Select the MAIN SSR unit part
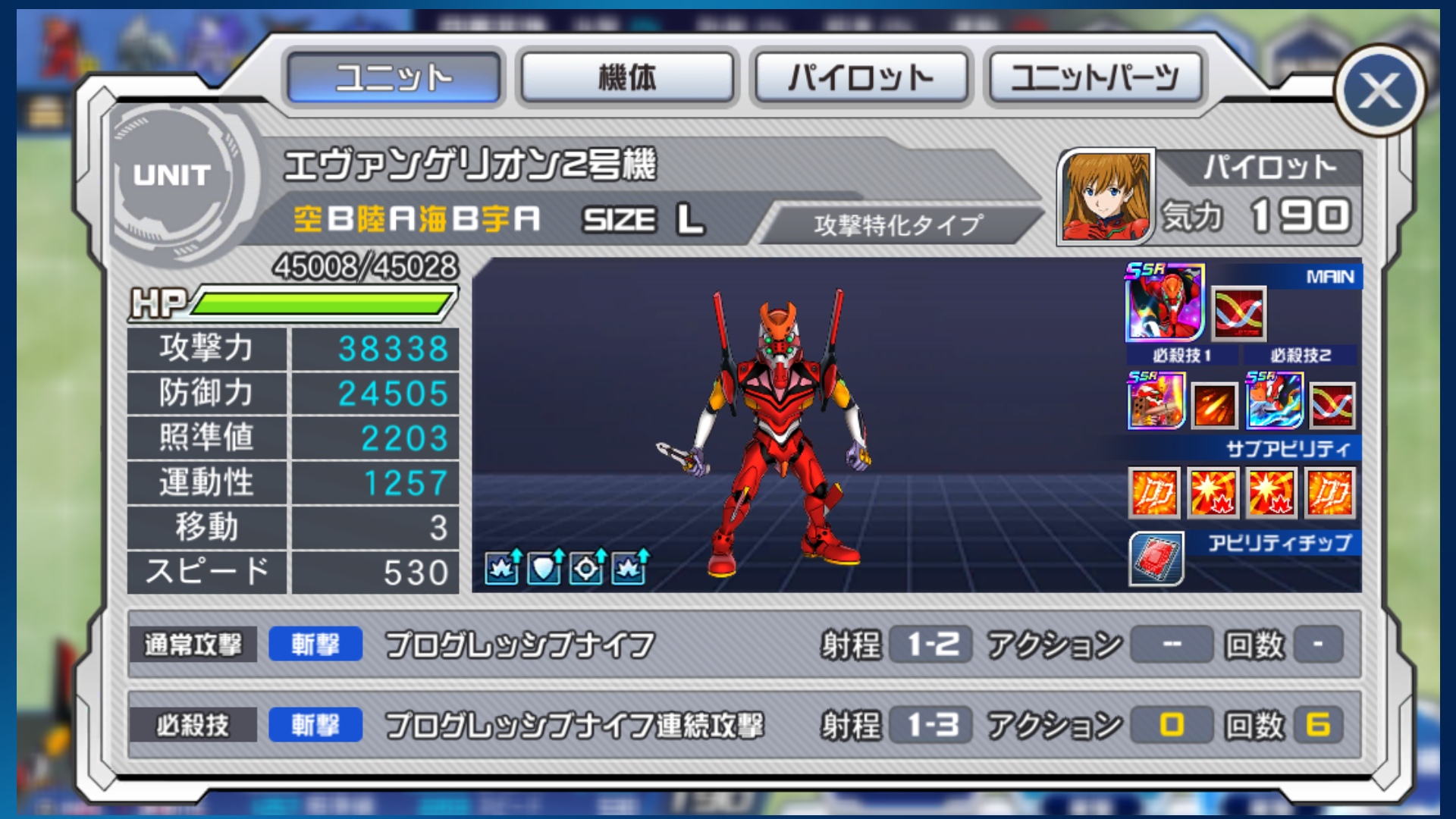Viewport: 1456px width, 819px height. pos(1164,303)
